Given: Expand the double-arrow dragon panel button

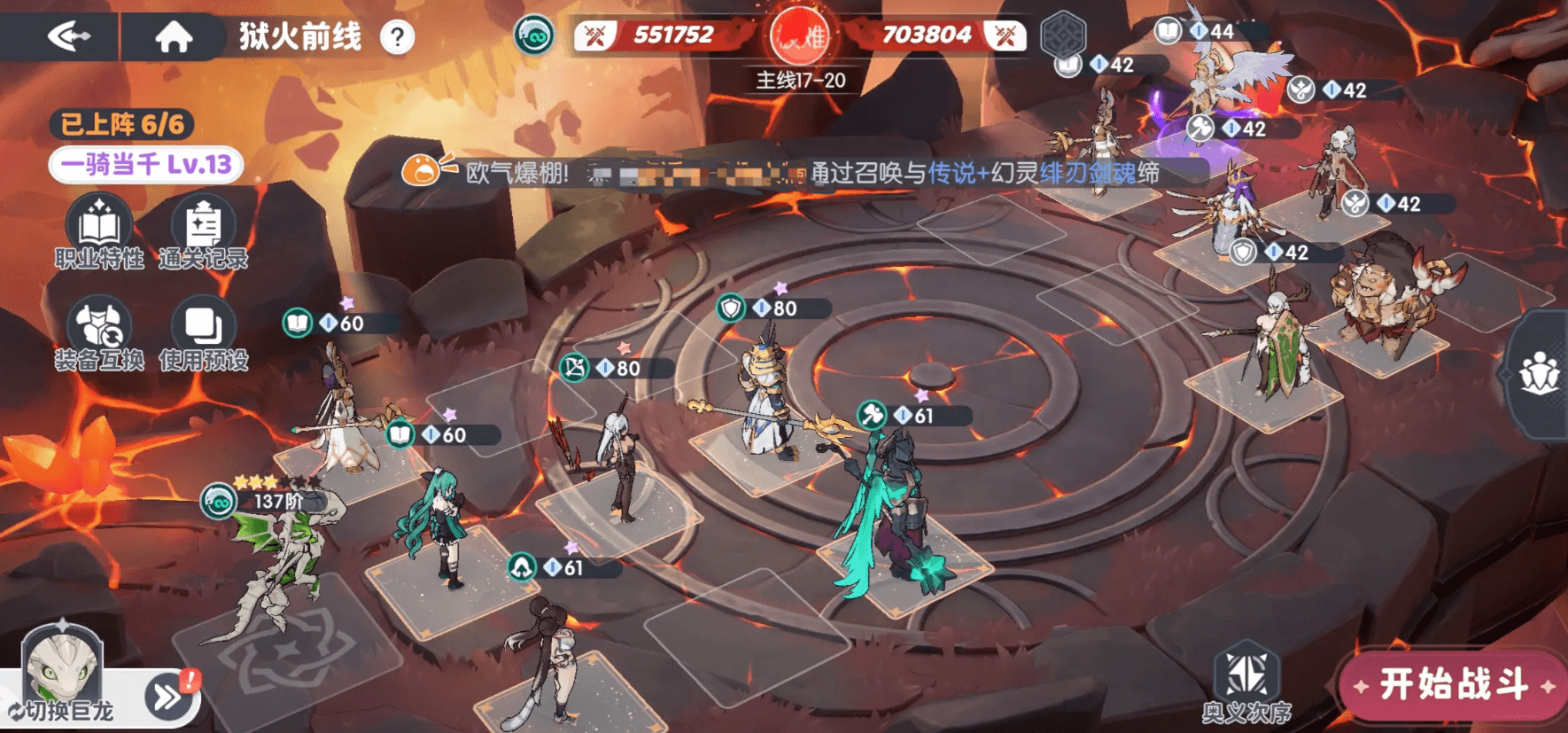Looking at the screenshot, I should pyautogui.click(x=167, y=698).
